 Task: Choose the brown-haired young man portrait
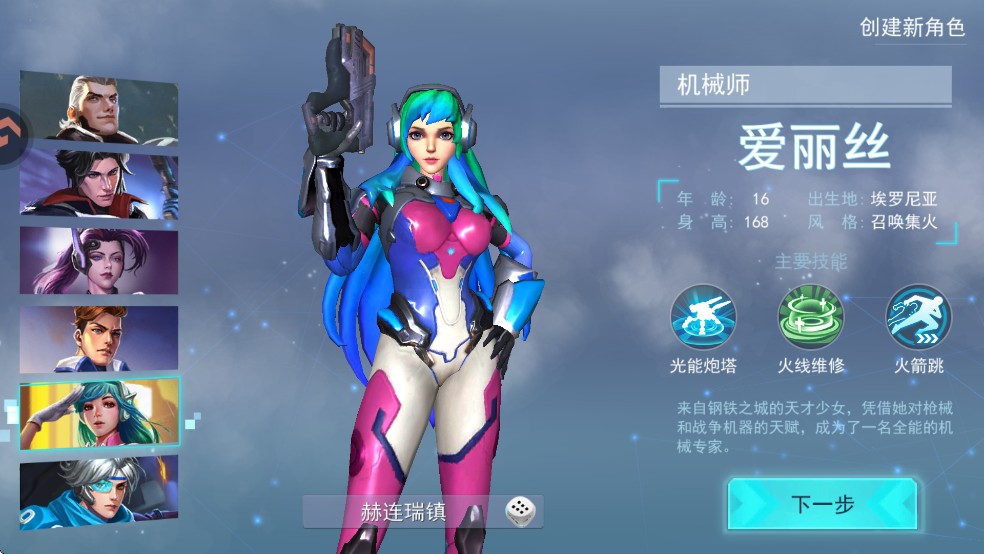[99, 338]
